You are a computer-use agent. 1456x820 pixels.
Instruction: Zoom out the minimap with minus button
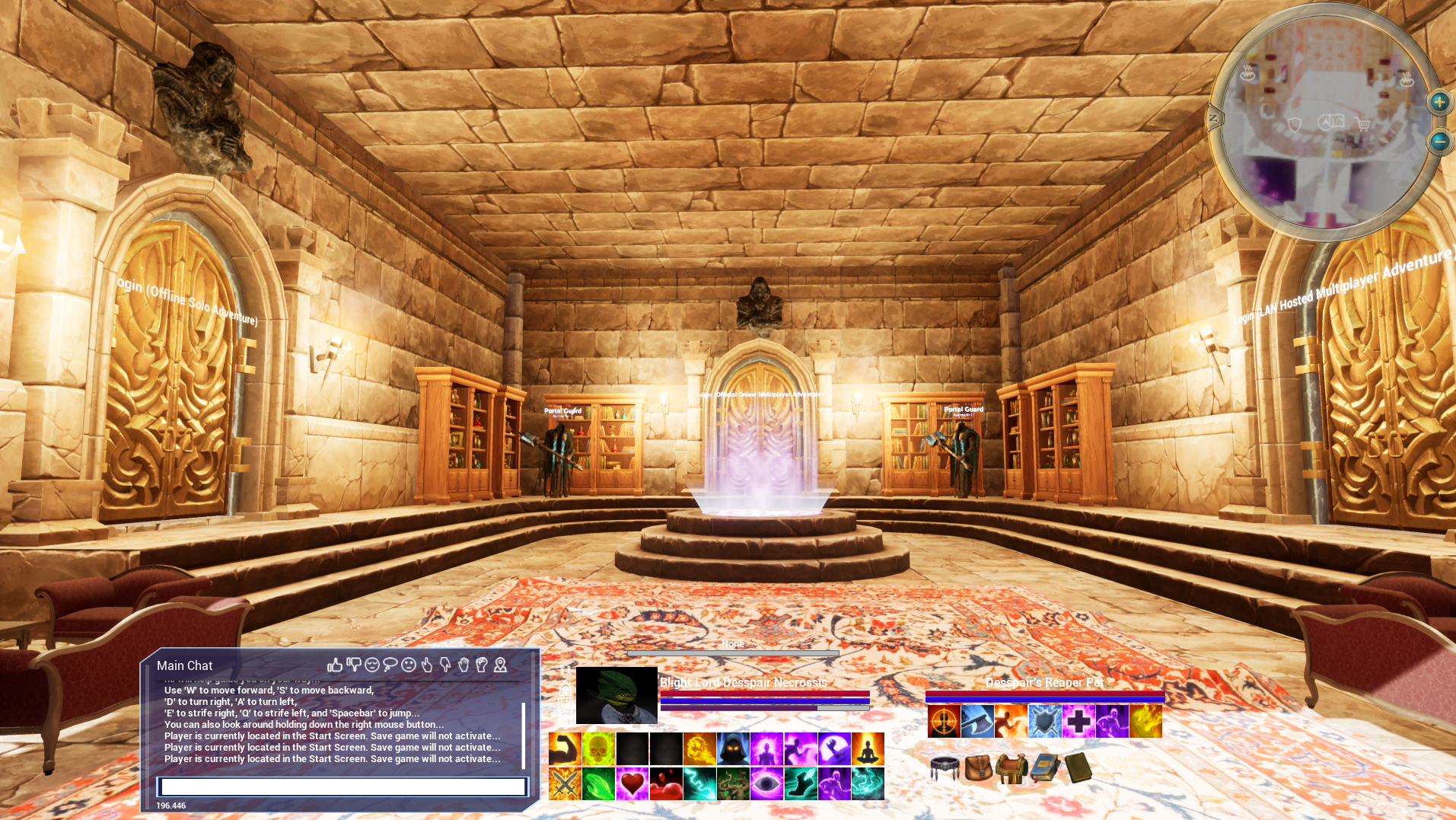pos(1438,141)
